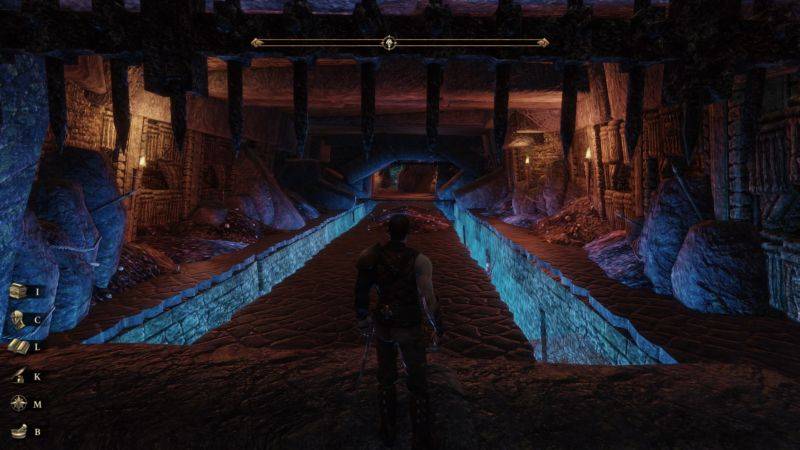
Task: Open the inventory chest icon
Action: [x=18, y=291]
